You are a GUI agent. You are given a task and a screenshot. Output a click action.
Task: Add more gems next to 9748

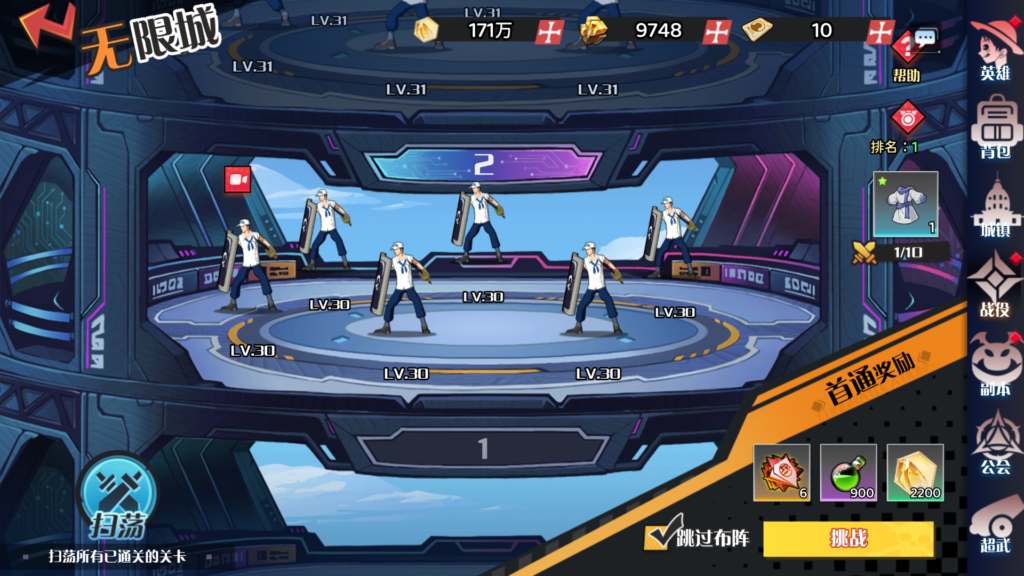pos(716,31)
